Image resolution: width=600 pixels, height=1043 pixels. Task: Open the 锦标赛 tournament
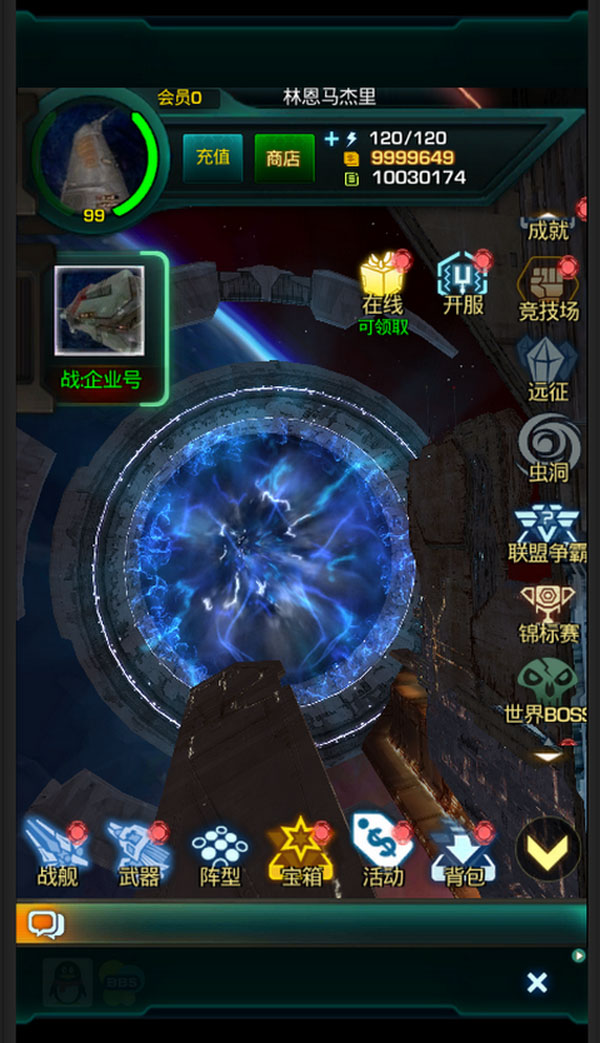pyautogui.click(x=547, y=610)
